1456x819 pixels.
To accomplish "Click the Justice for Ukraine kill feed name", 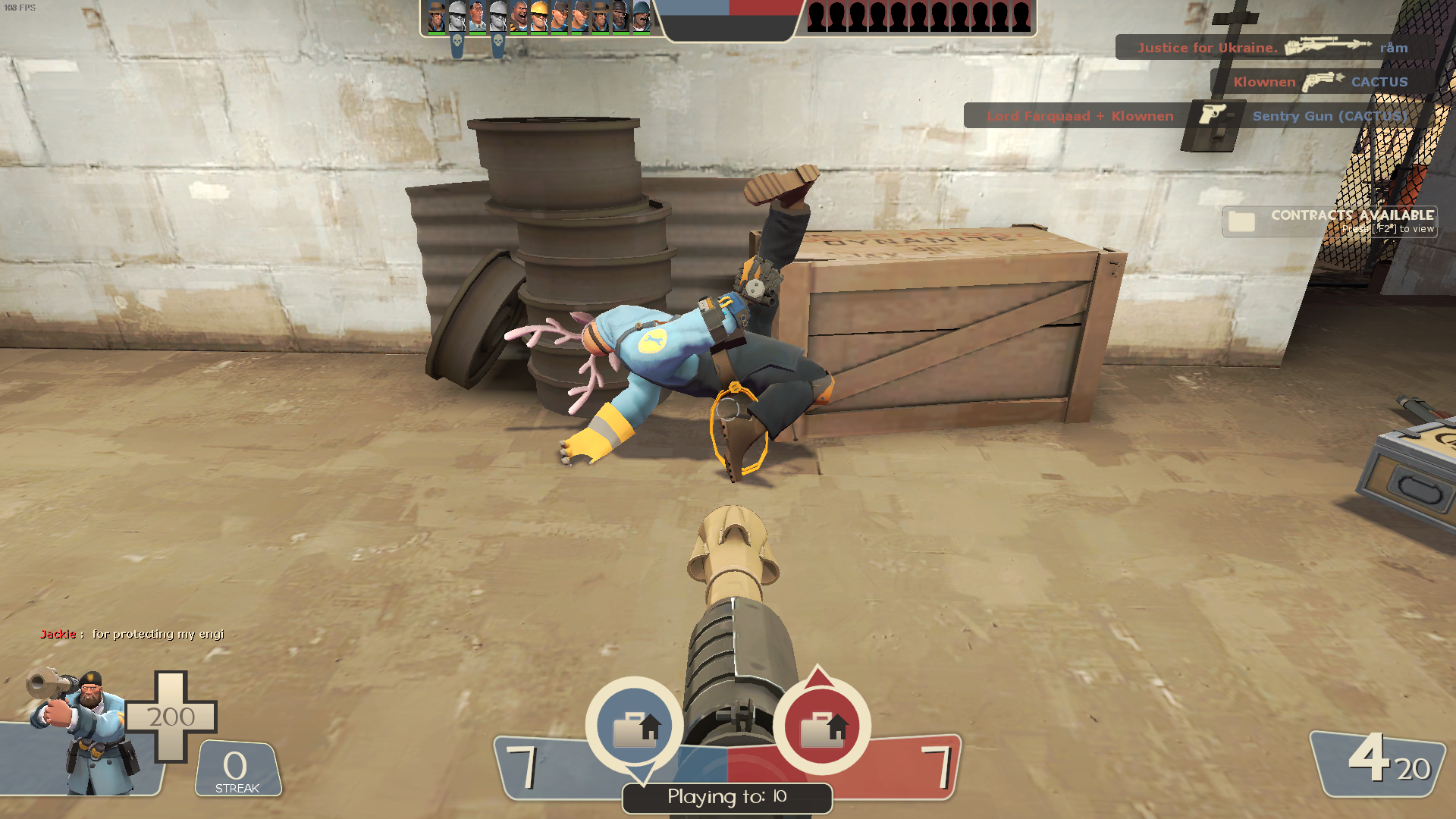I will click(1207, 47).
